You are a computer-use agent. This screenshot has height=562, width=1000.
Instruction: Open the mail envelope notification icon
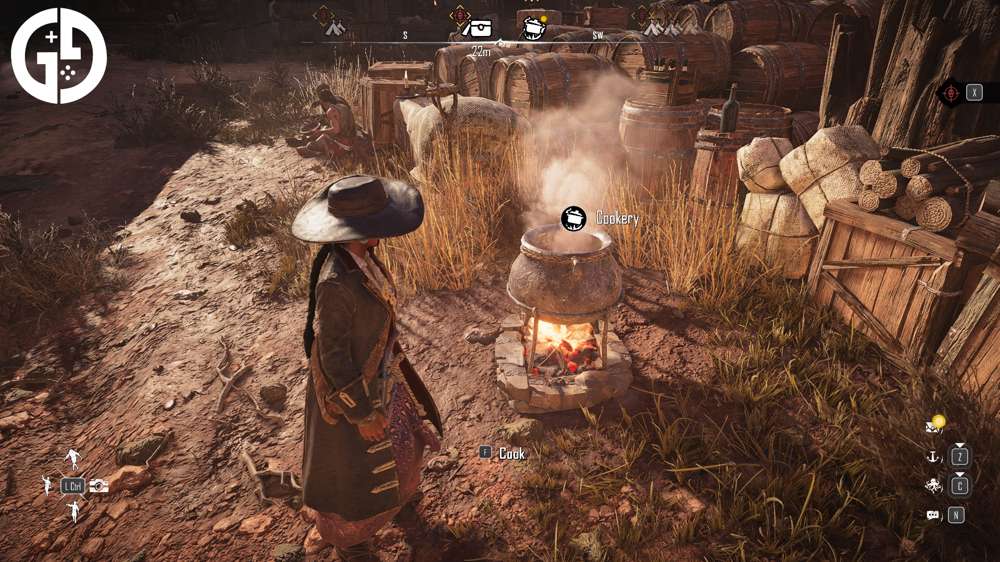[934, 427]
